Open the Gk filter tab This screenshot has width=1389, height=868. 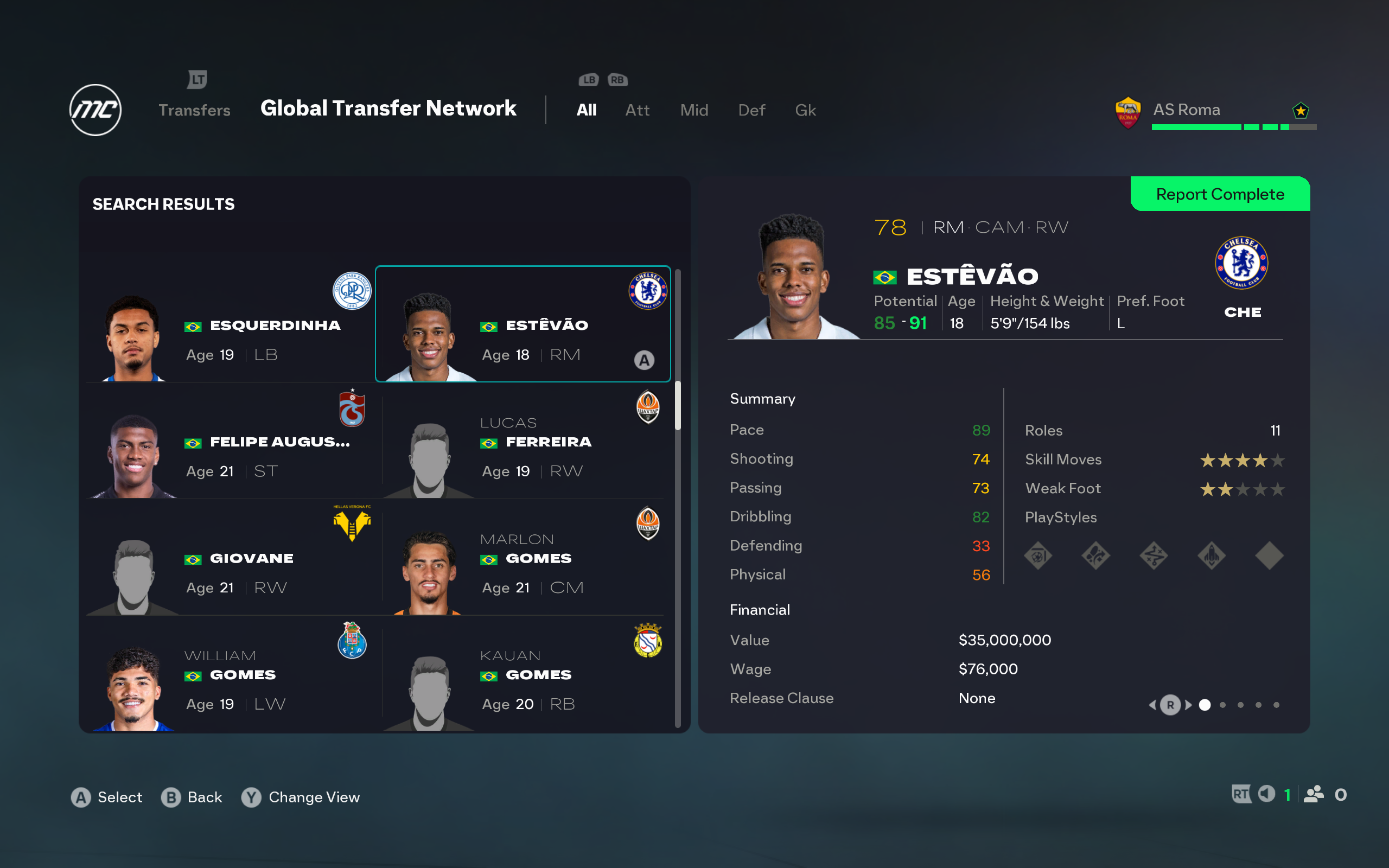click(x=805, y=110)
